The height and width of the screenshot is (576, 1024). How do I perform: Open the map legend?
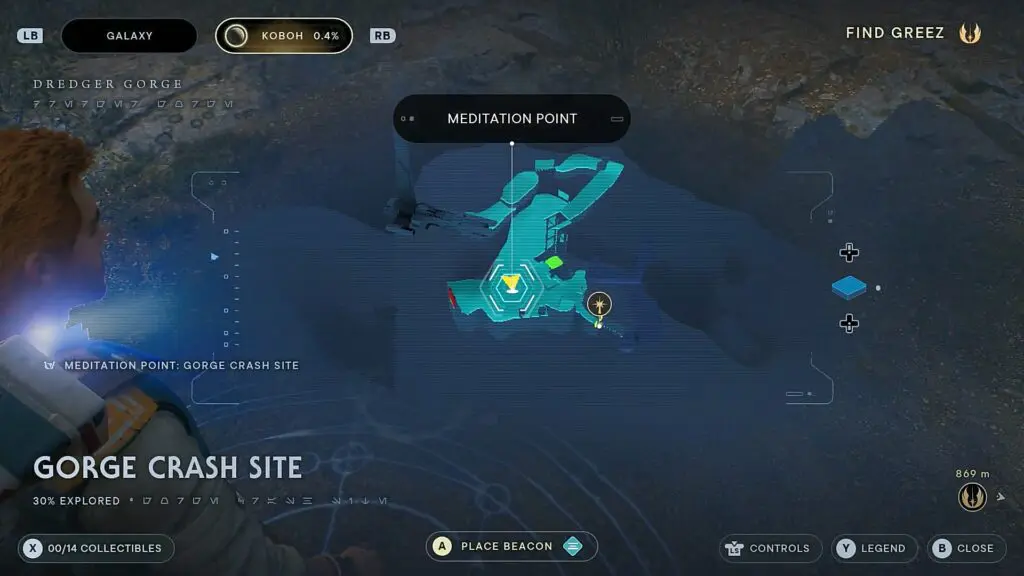click(x=873, y=548)
